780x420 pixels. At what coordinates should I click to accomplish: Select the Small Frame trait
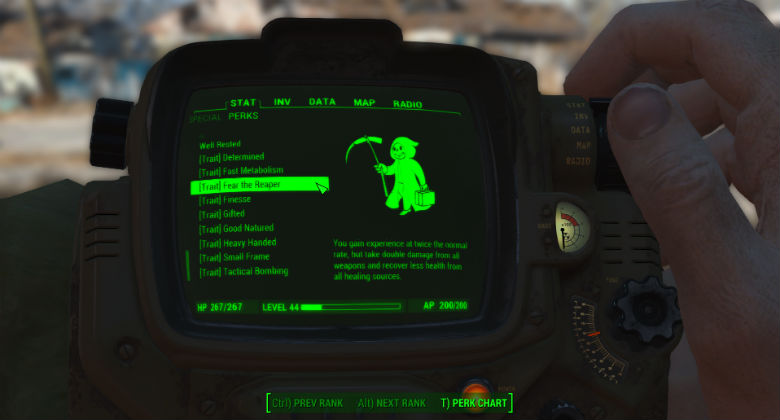pos(232,257)
